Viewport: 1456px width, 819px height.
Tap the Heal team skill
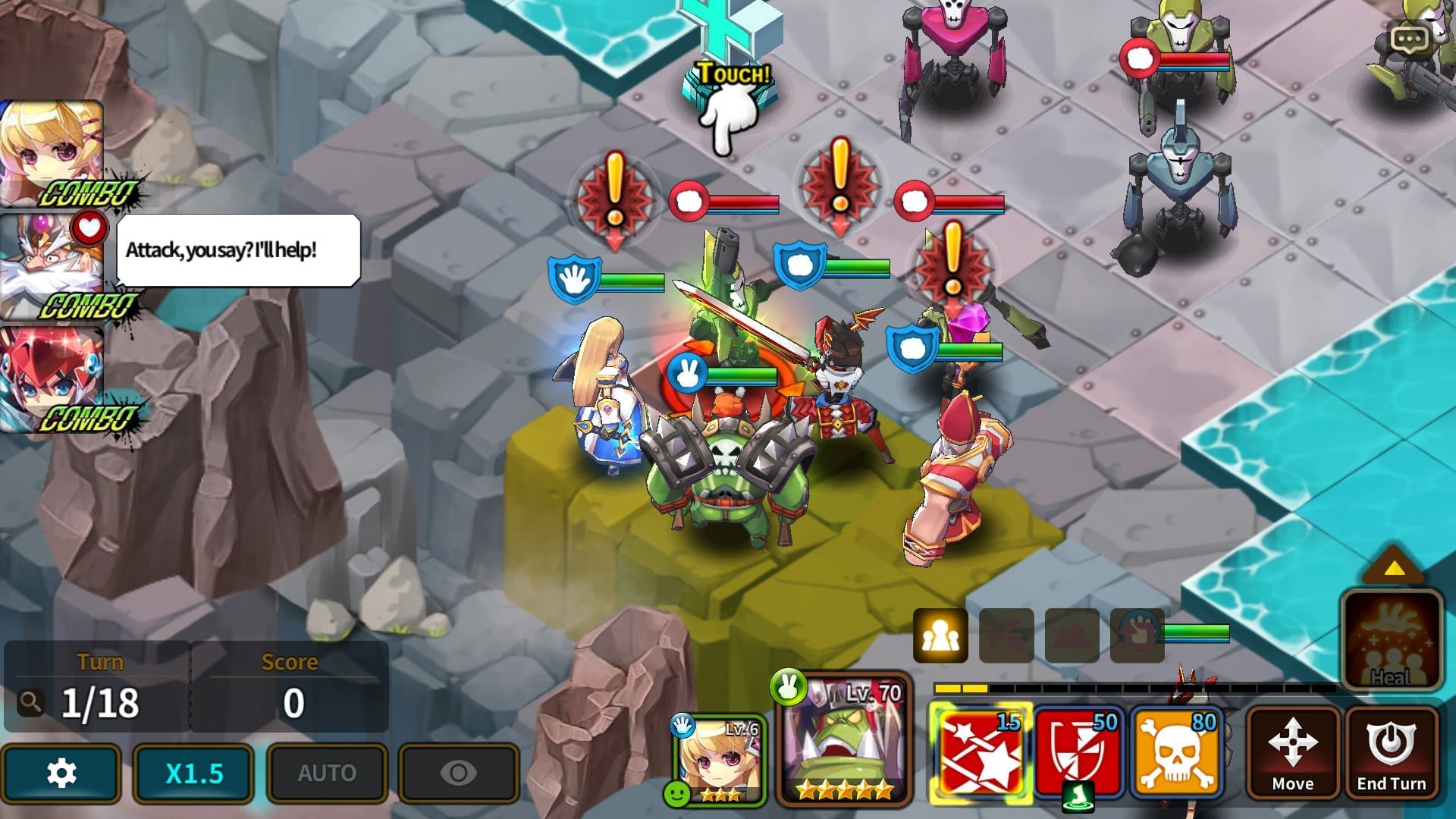[x=1391, y=641]
